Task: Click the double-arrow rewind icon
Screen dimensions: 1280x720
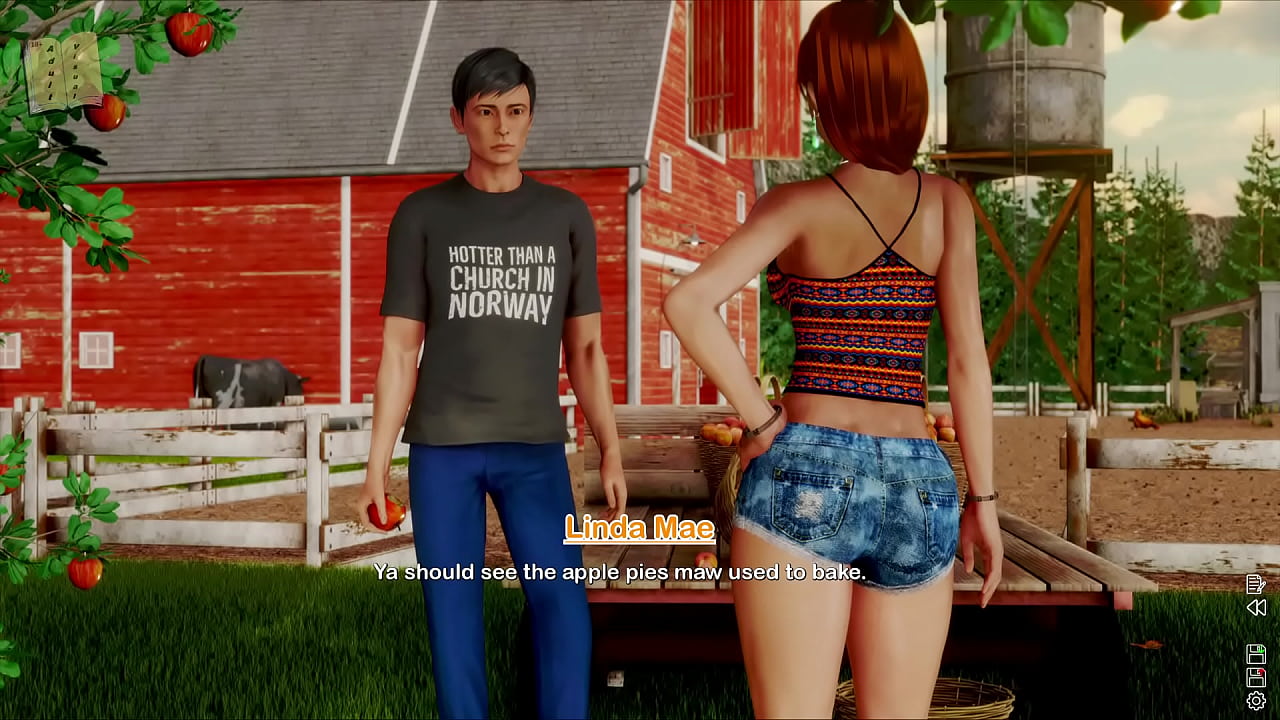Action: coord(1256,607)
